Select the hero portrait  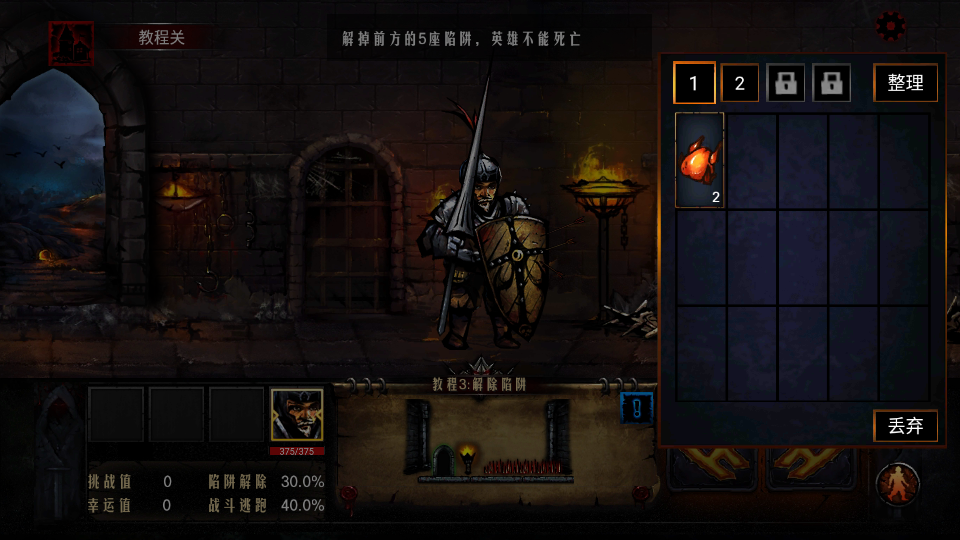[297, 414]
